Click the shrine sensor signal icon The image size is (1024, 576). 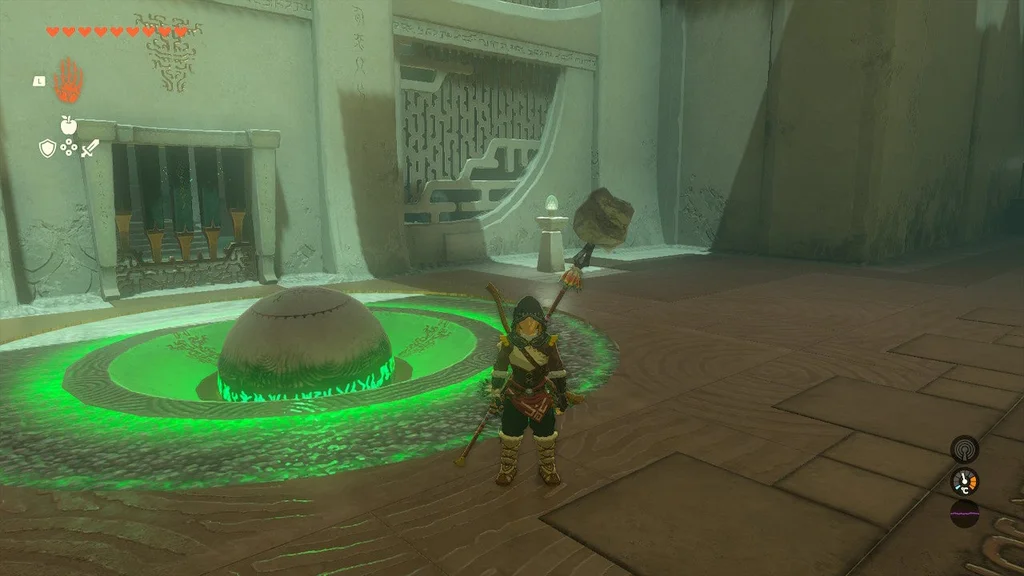964,448
